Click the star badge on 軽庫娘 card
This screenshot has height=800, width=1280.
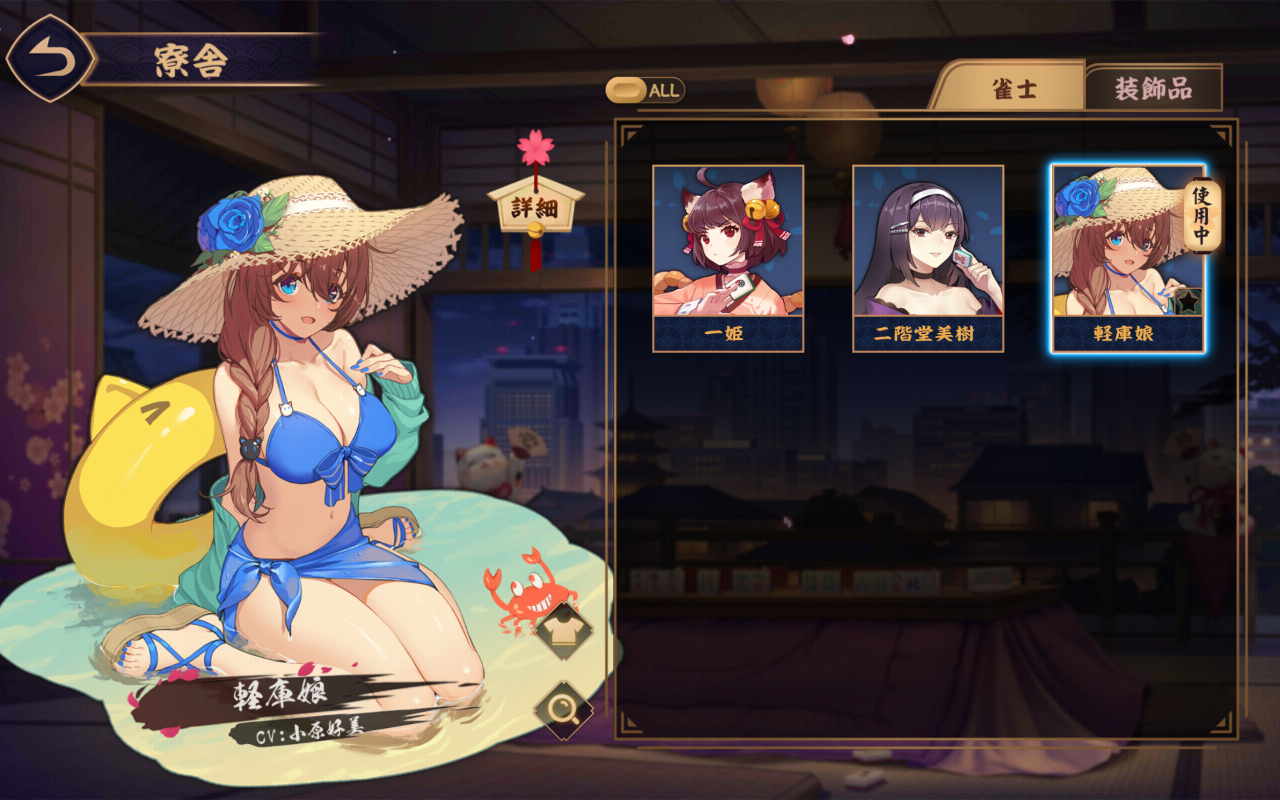point(1187,302)
